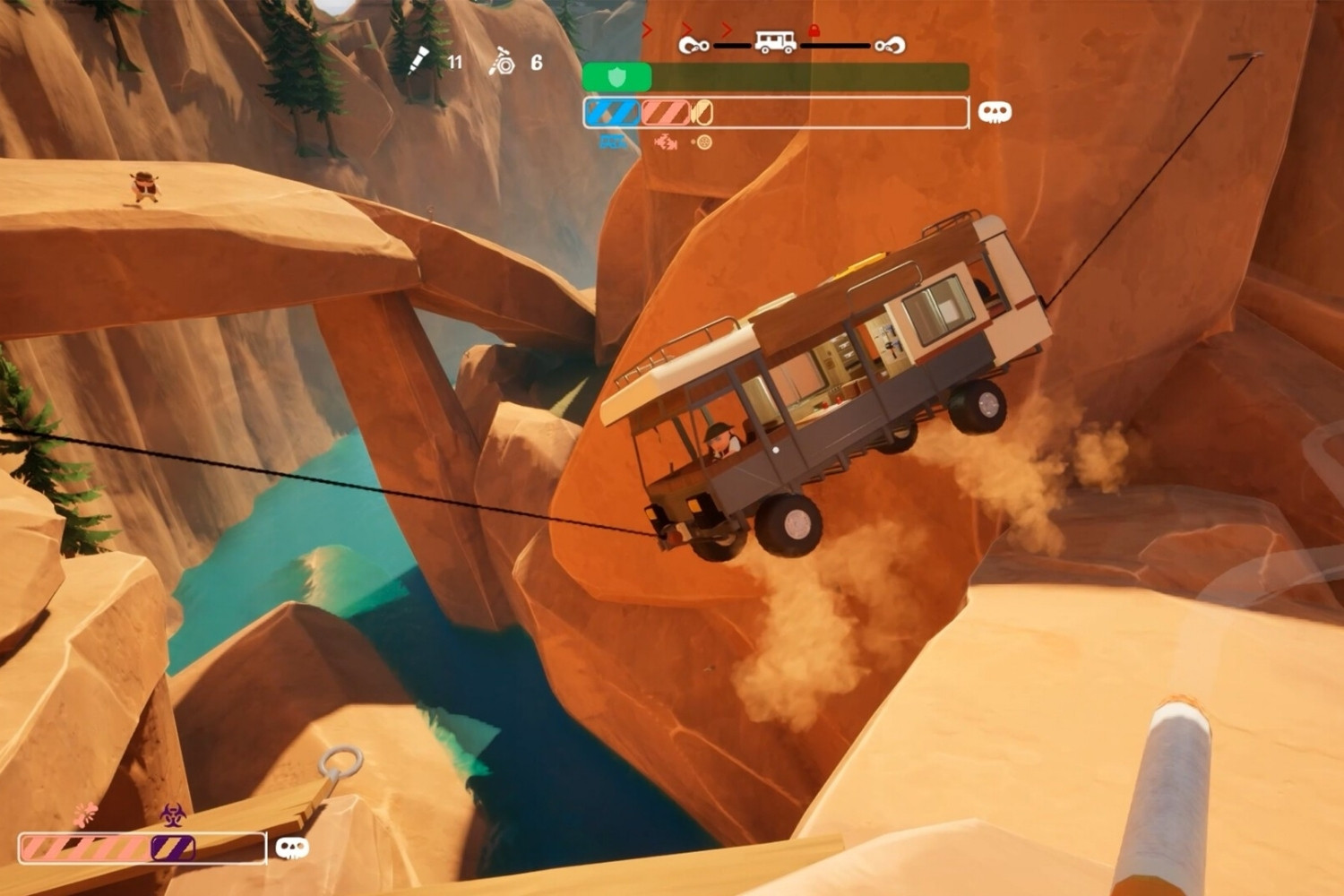This screenshot has height=896, width=1344.
Task: Select the green shield icon
Action: [616, 77]
